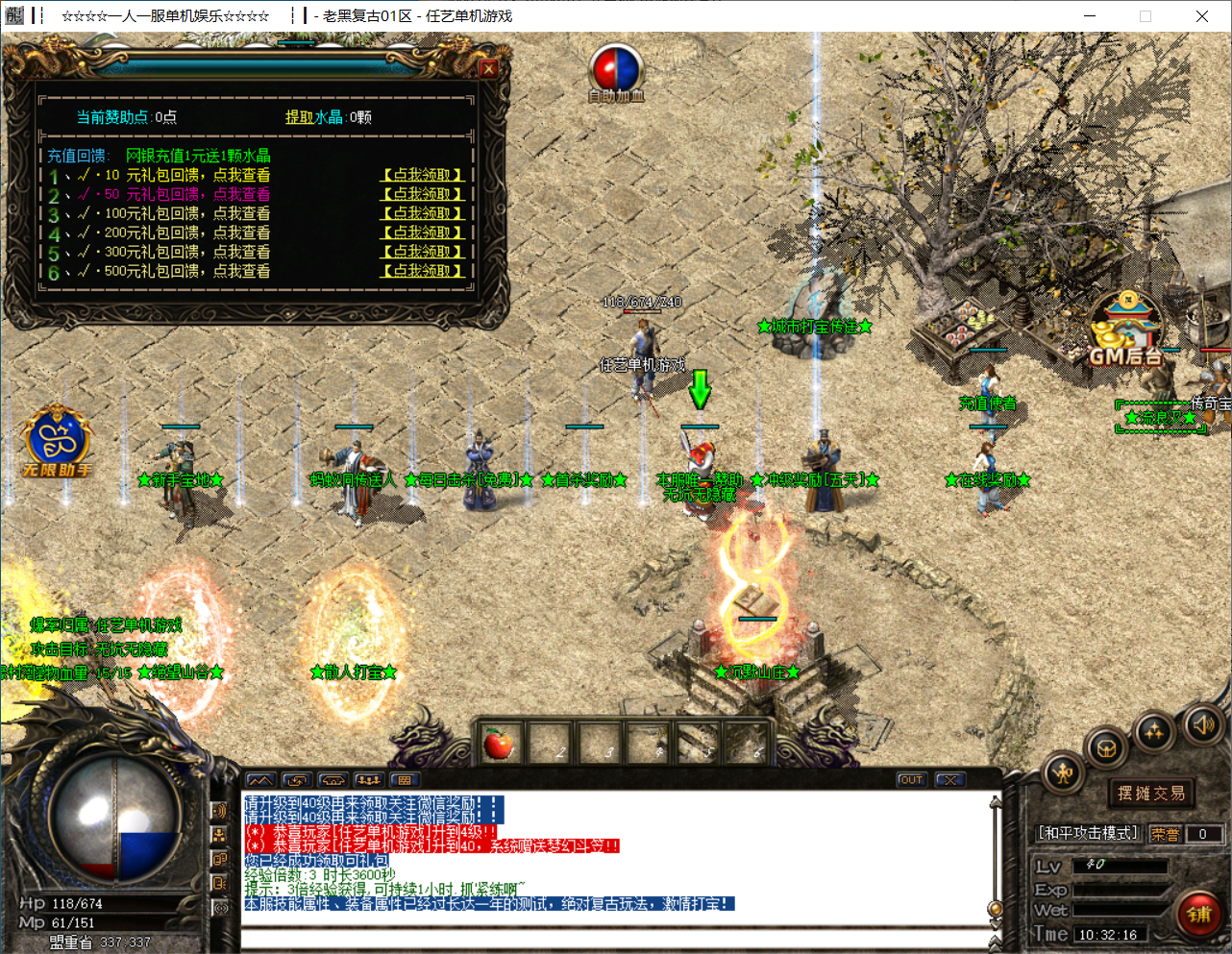
Task: Toggle the sound speaker icon
Action: coord(1202,723)
